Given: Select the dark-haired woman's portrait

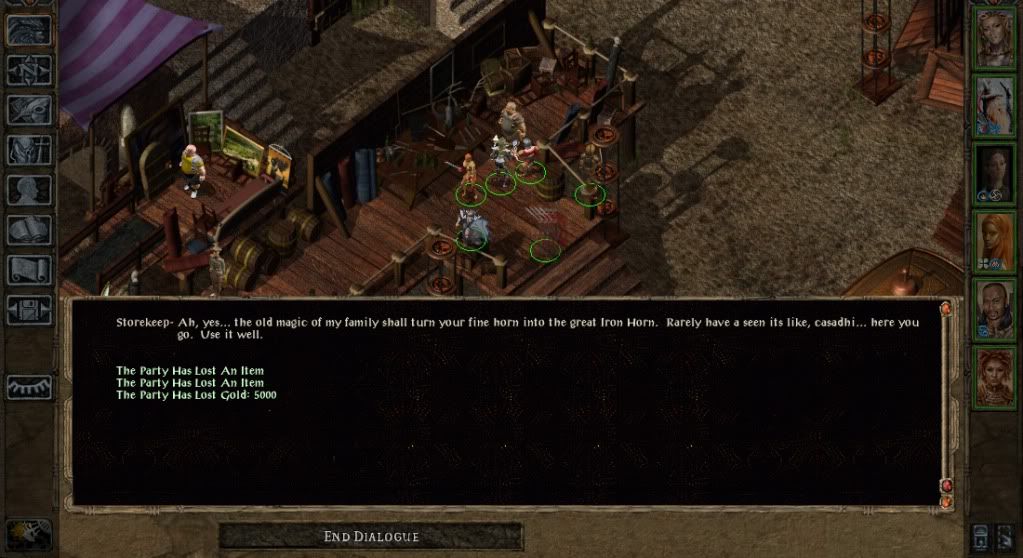Looking at the screenshot, I should click(996, 173).
